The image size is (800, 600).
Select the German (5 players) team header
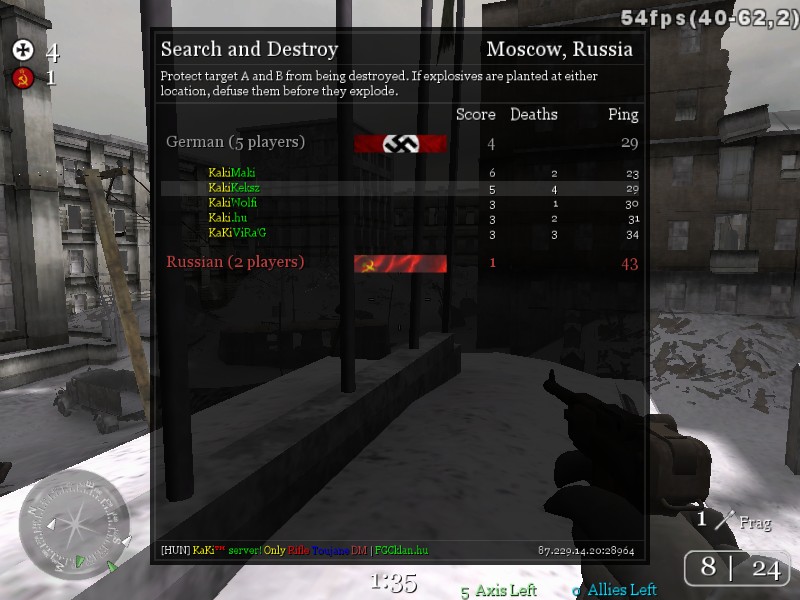235,142
